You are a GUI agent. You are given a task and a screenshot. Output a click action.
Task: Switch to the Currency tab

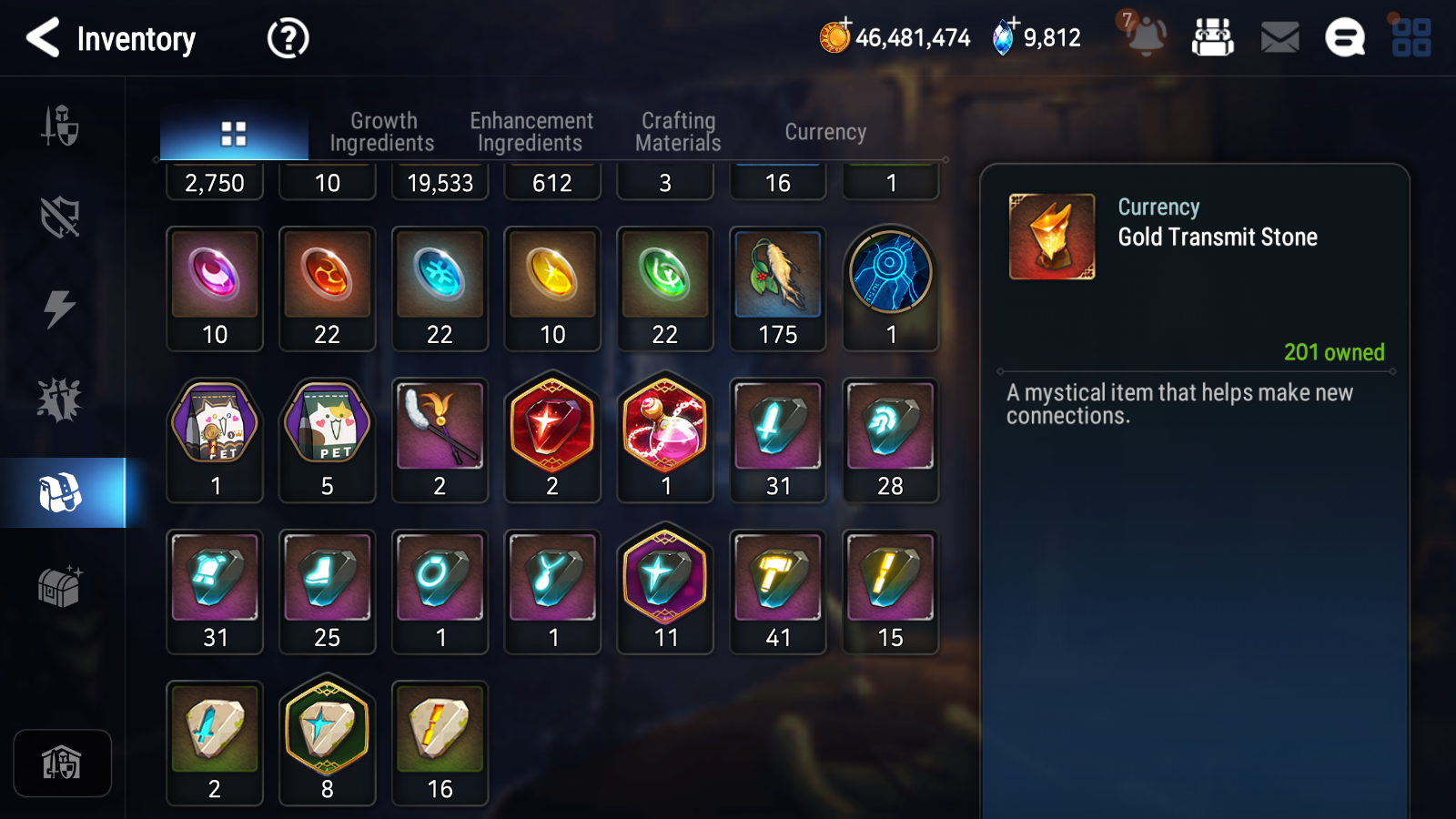coord(825,132)
